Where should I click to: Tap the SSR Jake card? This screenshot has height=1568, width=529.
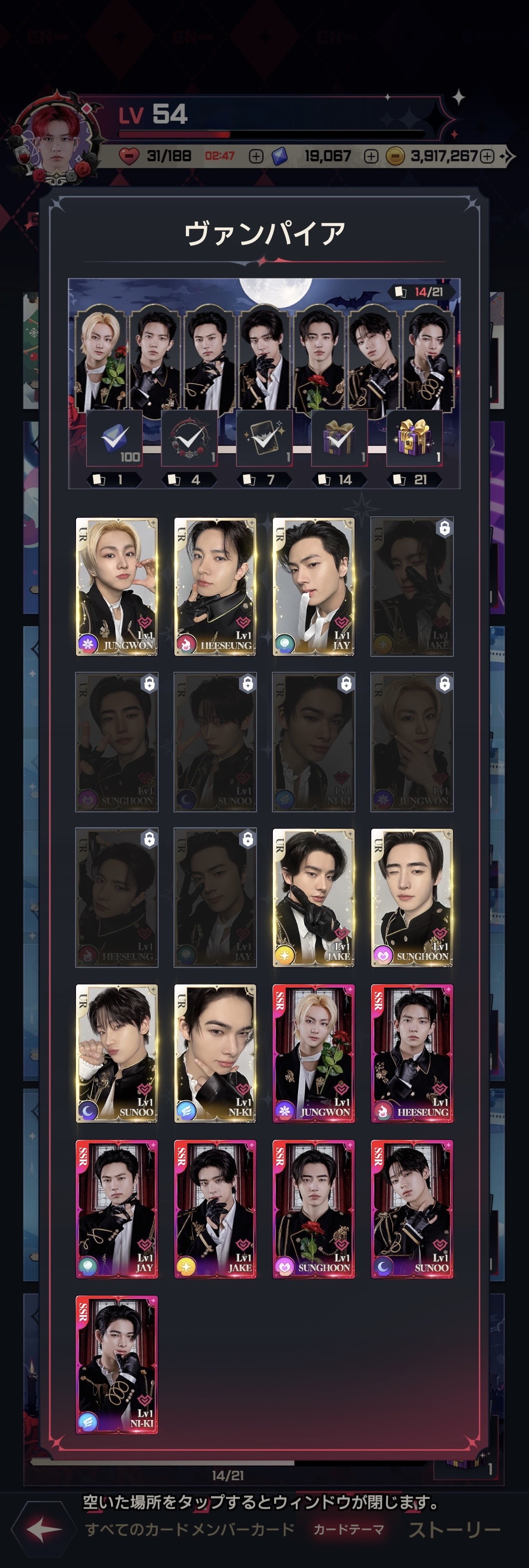215,1208
